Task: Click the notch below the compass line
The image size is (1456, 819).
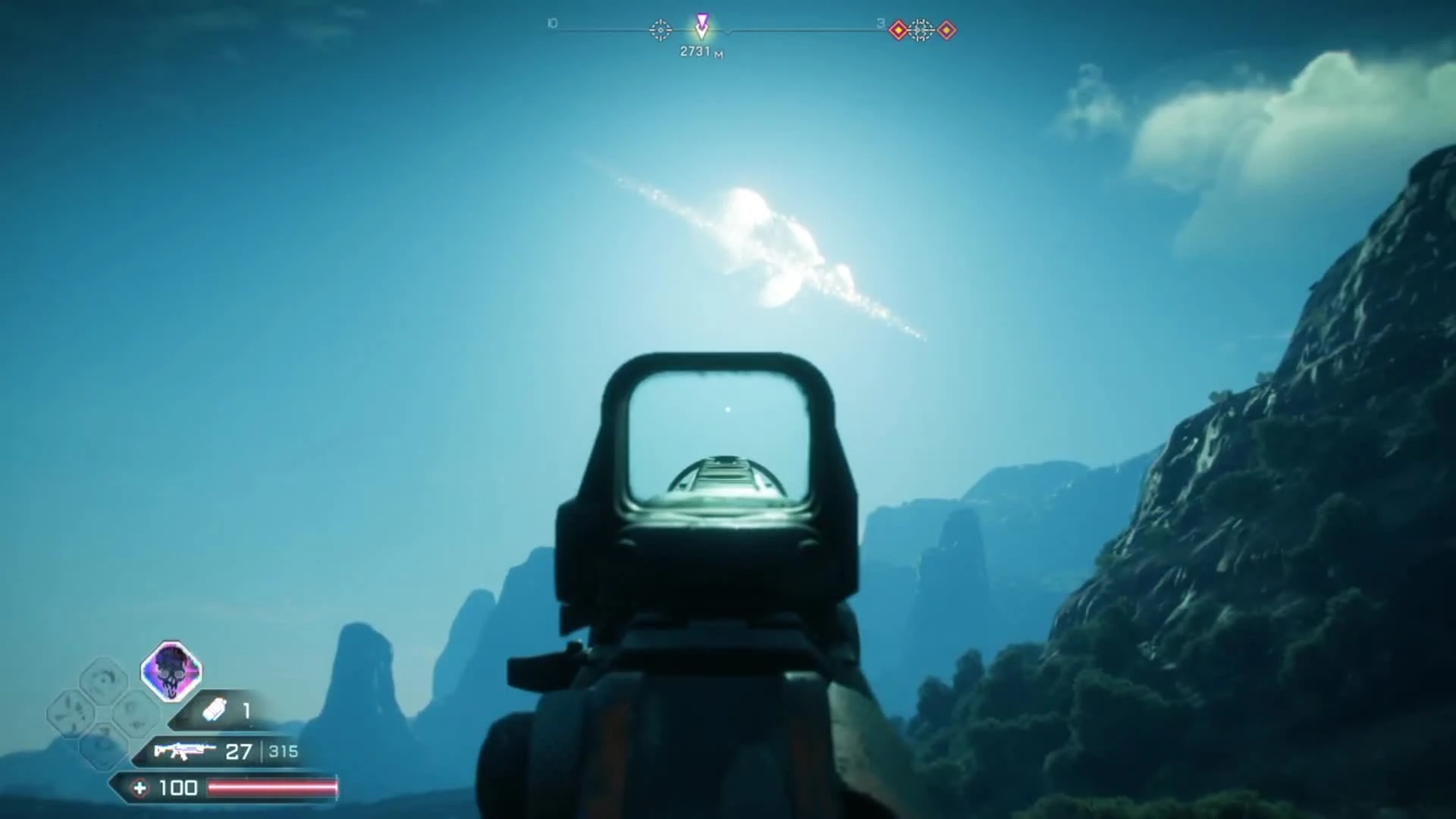Action: coord(726,33)
